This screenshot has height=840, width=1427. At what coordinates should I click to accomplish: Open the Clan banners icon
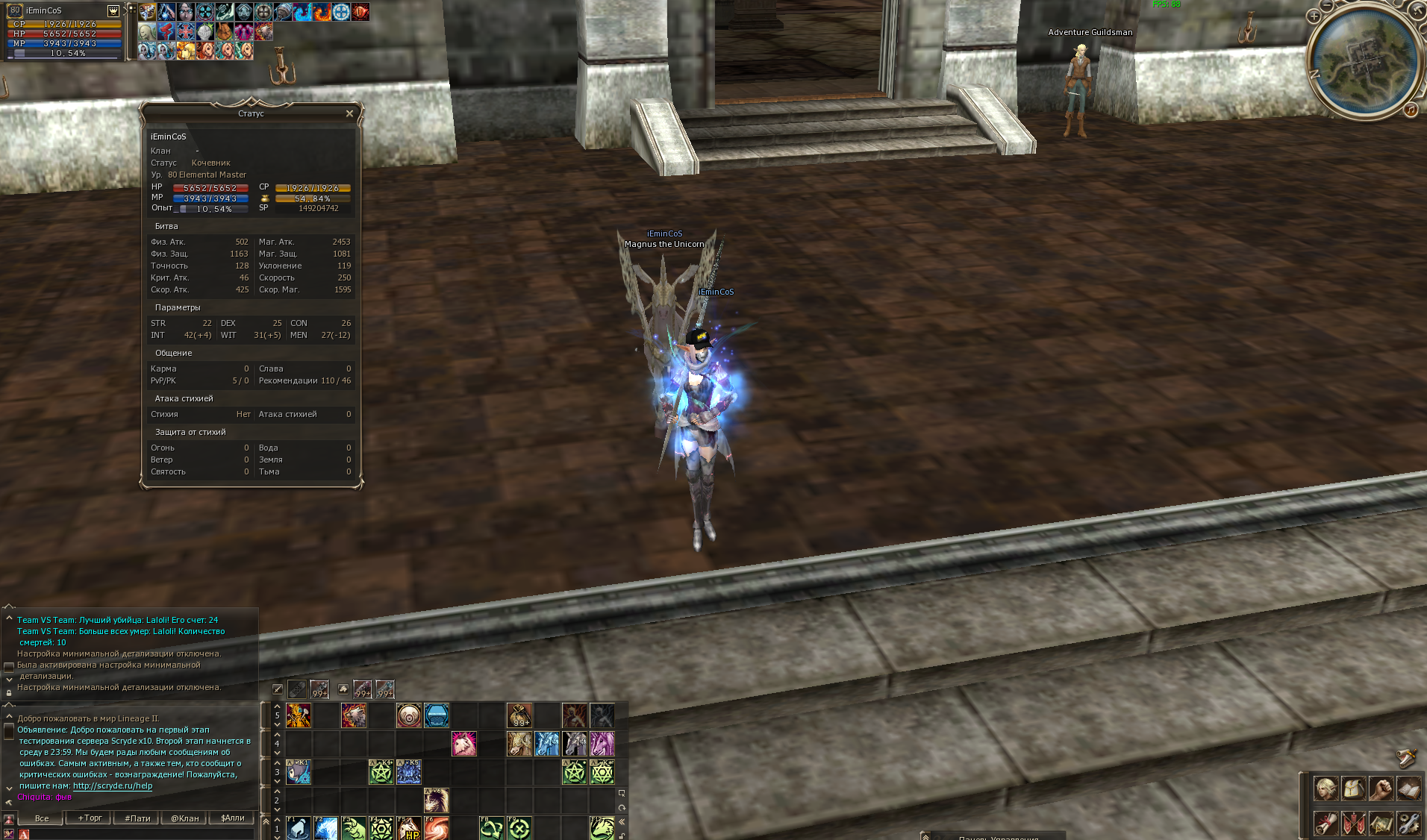point(1353,825)
